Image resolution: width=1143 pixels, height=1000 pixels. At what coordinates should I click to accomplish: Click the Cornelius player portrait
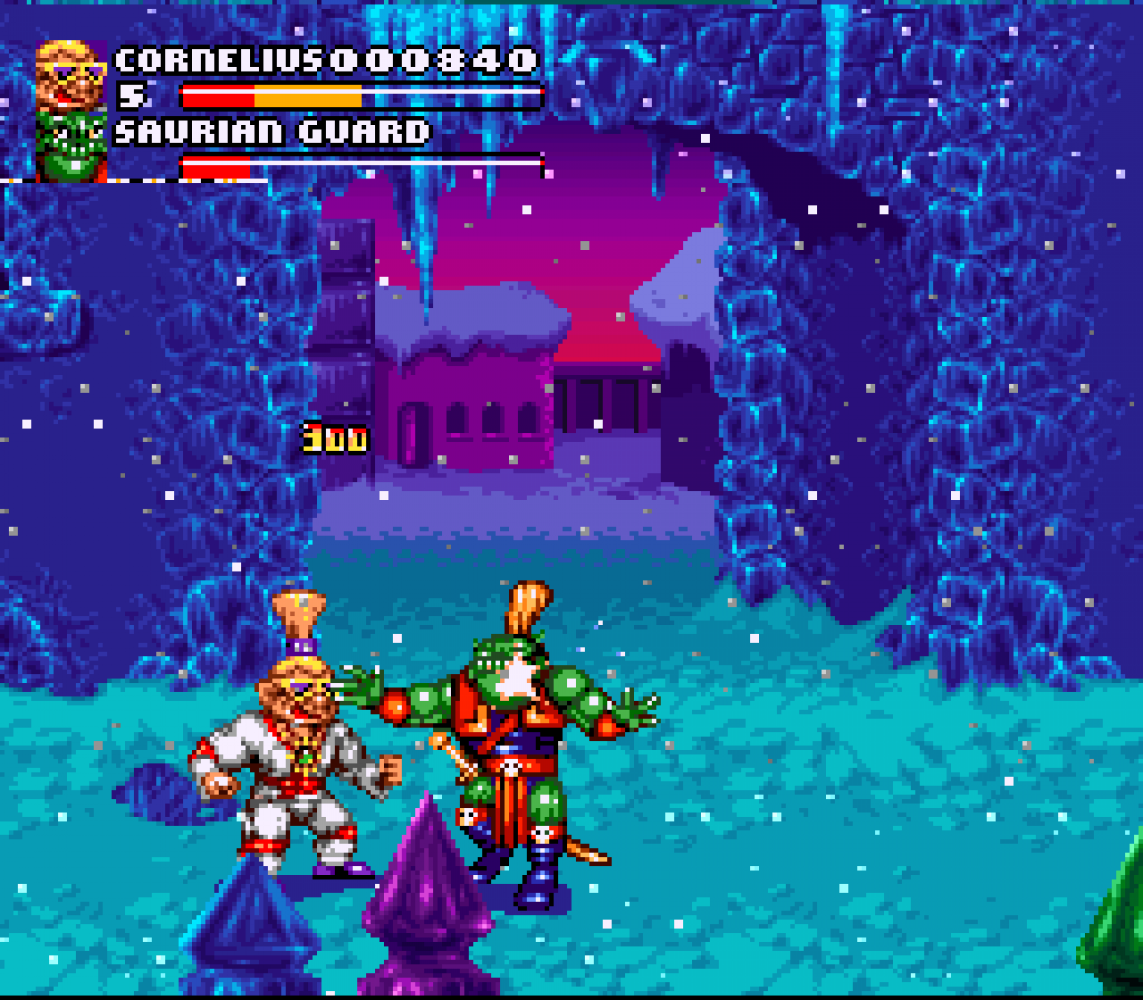coord(71,75)
